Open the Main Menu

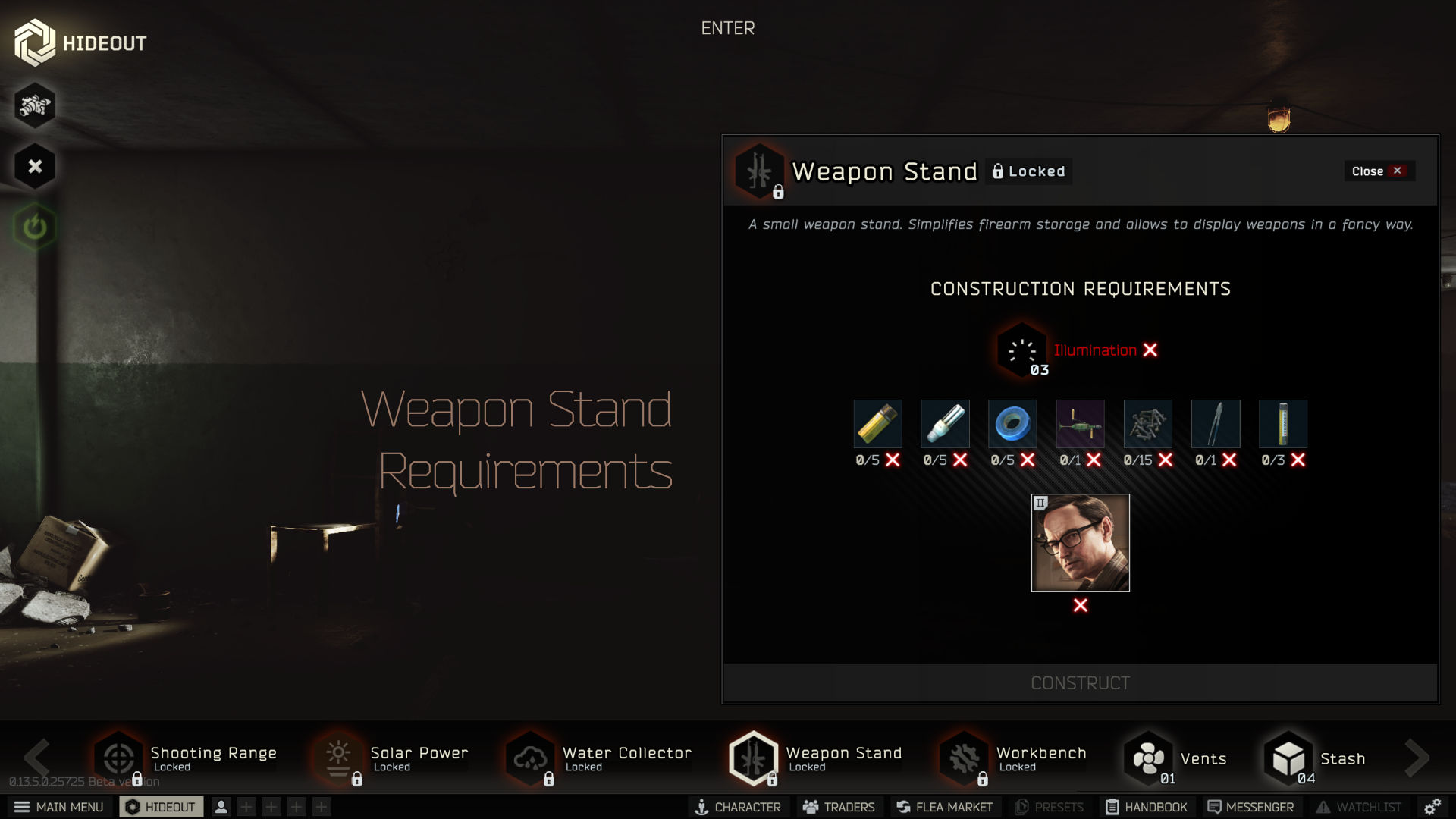point(59,807)
